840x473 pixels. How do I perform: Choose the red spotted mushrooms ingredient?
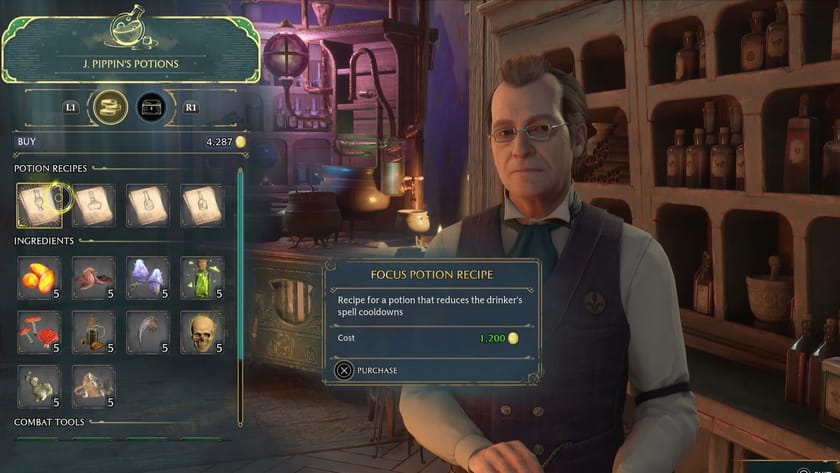pyautogui.click(x=39, y=331)
